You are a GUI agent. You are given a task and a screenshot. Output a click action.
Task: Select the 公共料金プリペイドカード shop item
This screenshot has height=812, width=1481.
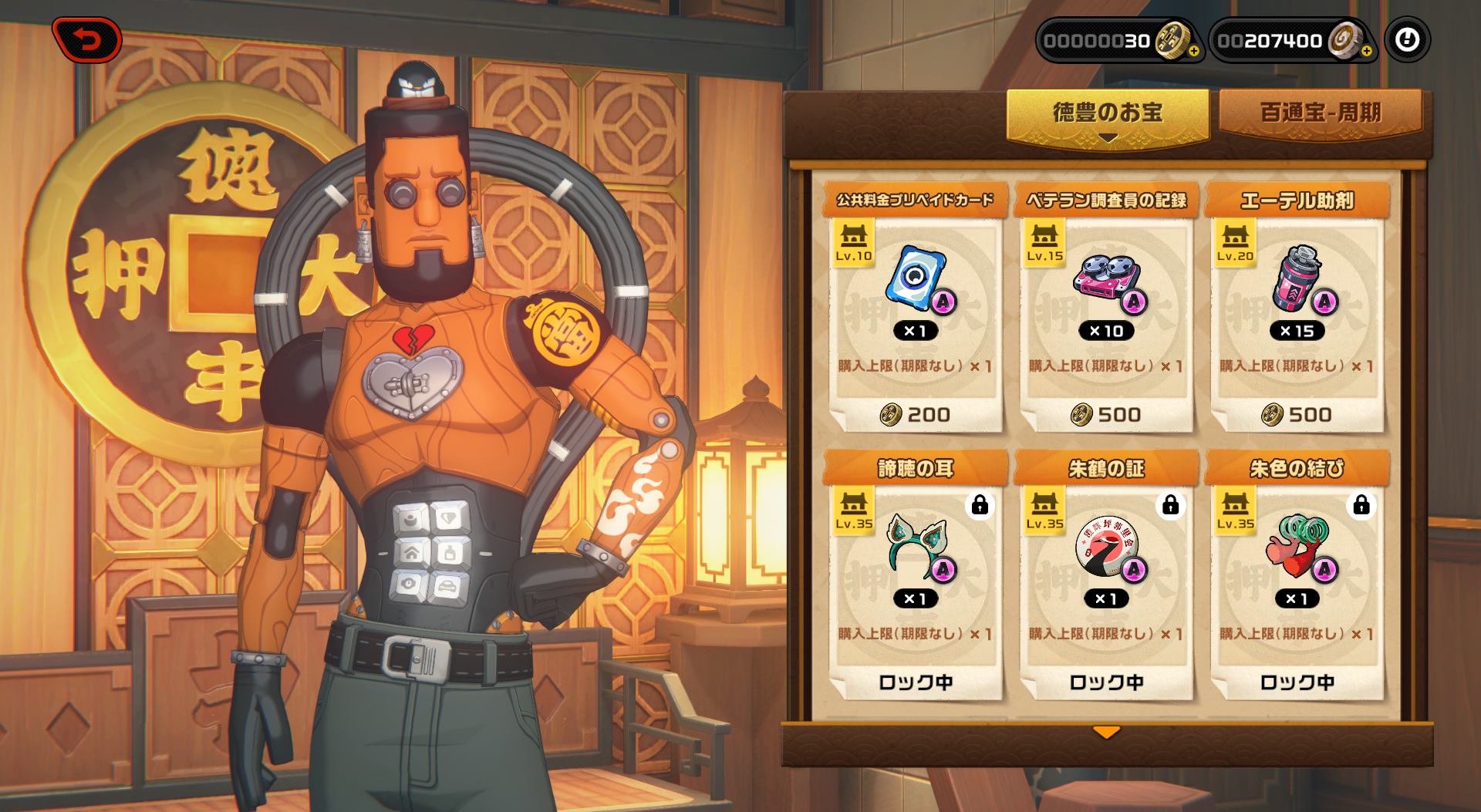915,308
